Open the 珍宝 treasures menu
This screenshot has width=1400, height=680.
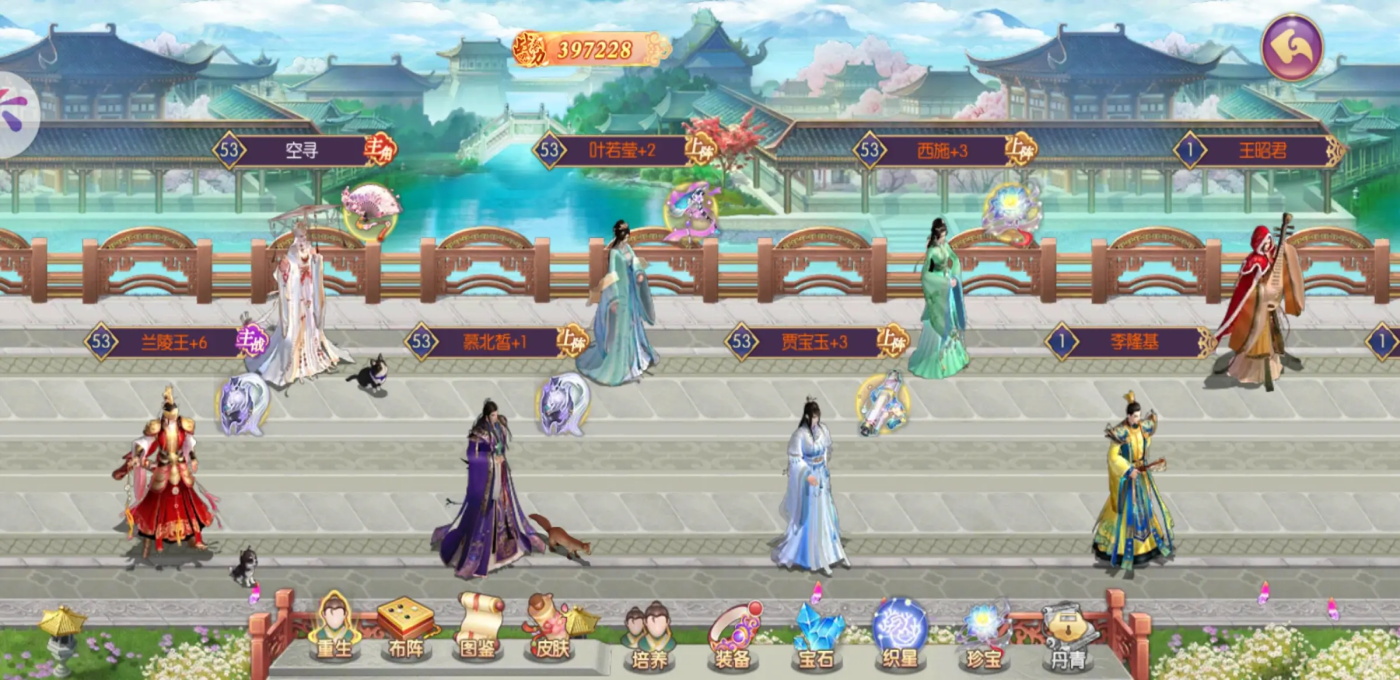point(985,634)
